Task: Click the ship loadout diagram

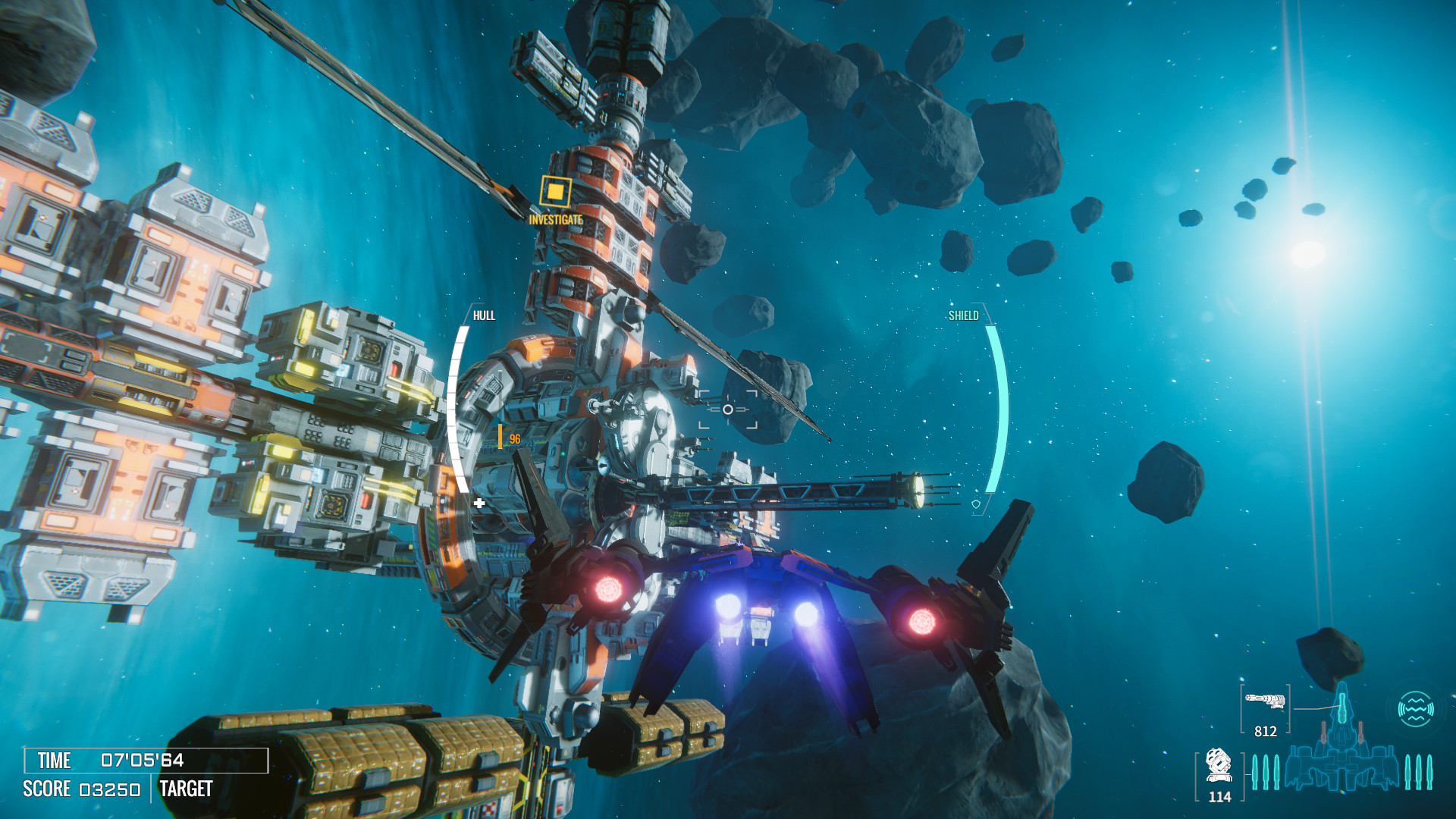Action: 1341,751
